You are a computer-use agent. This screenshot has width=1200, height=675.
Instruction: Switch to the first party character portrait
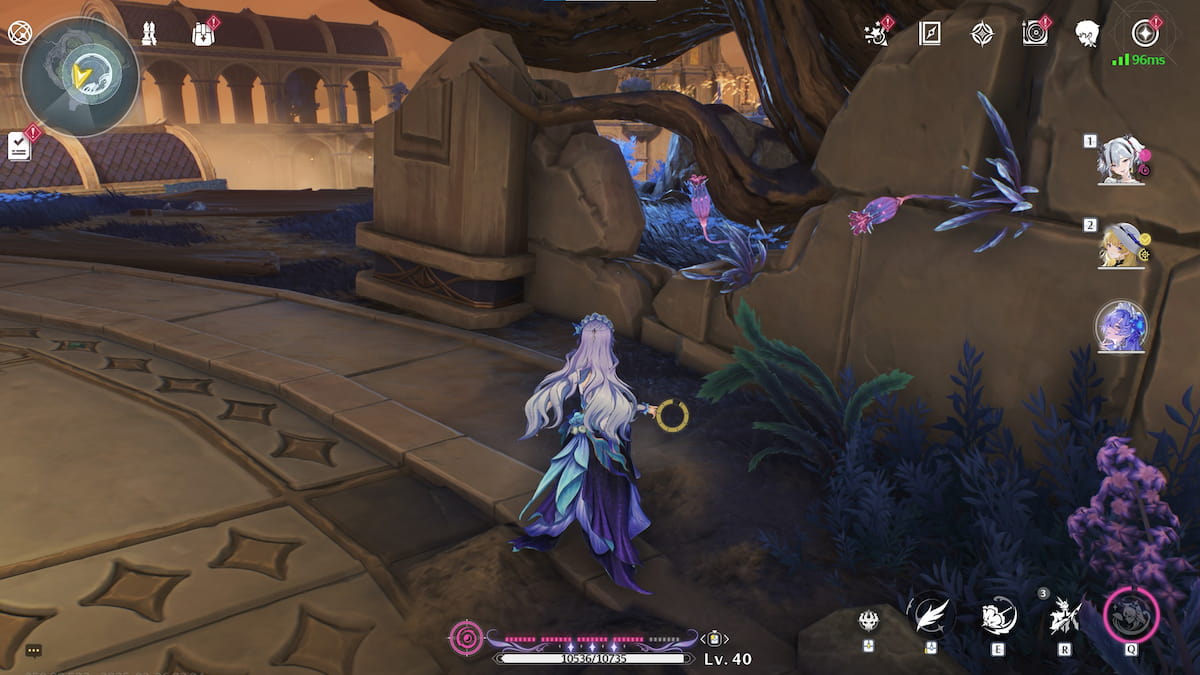(x=1121, y=160)
